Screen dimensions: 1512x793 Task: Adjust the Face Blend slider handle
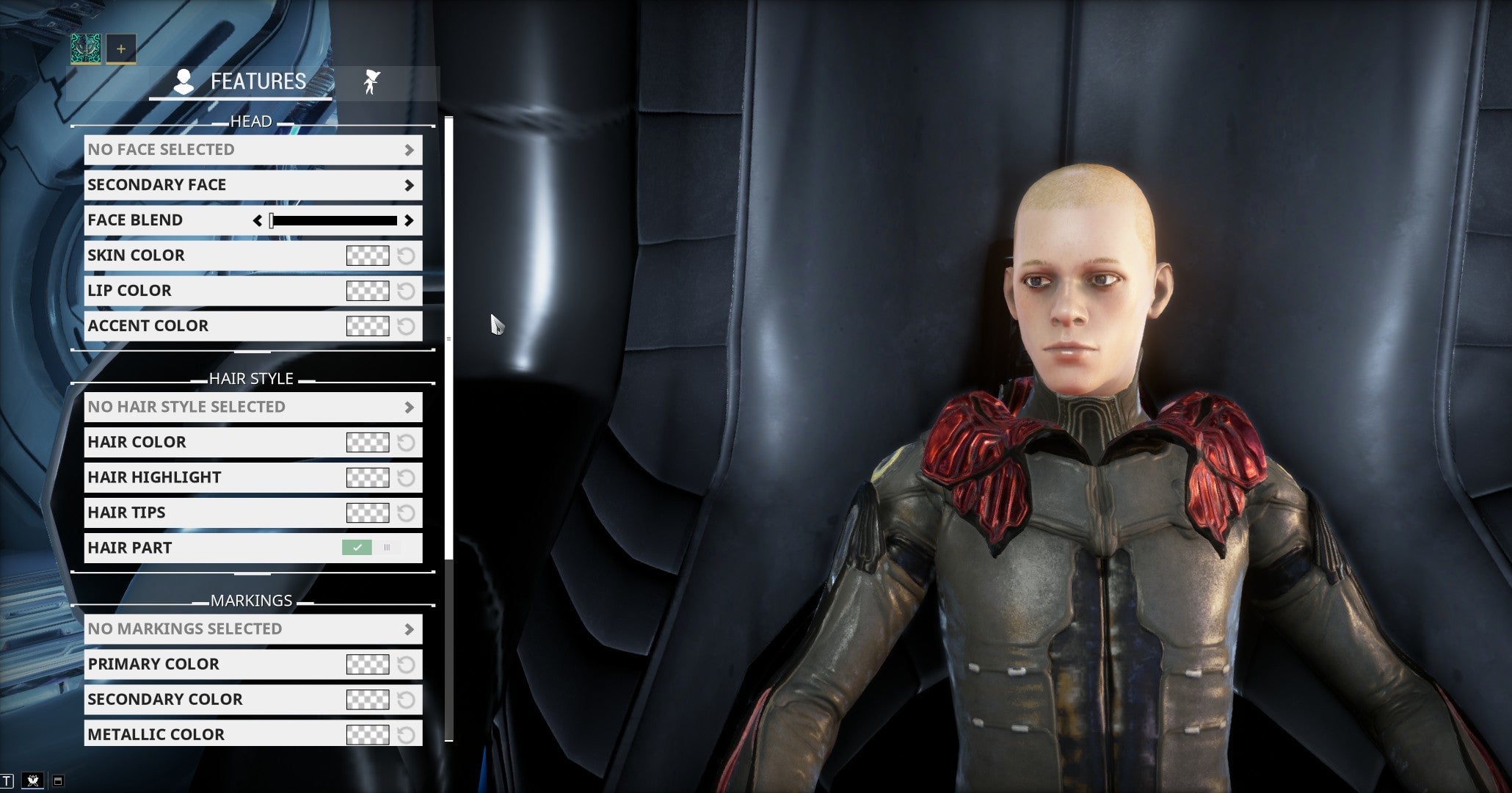click(x=272, y=220)
